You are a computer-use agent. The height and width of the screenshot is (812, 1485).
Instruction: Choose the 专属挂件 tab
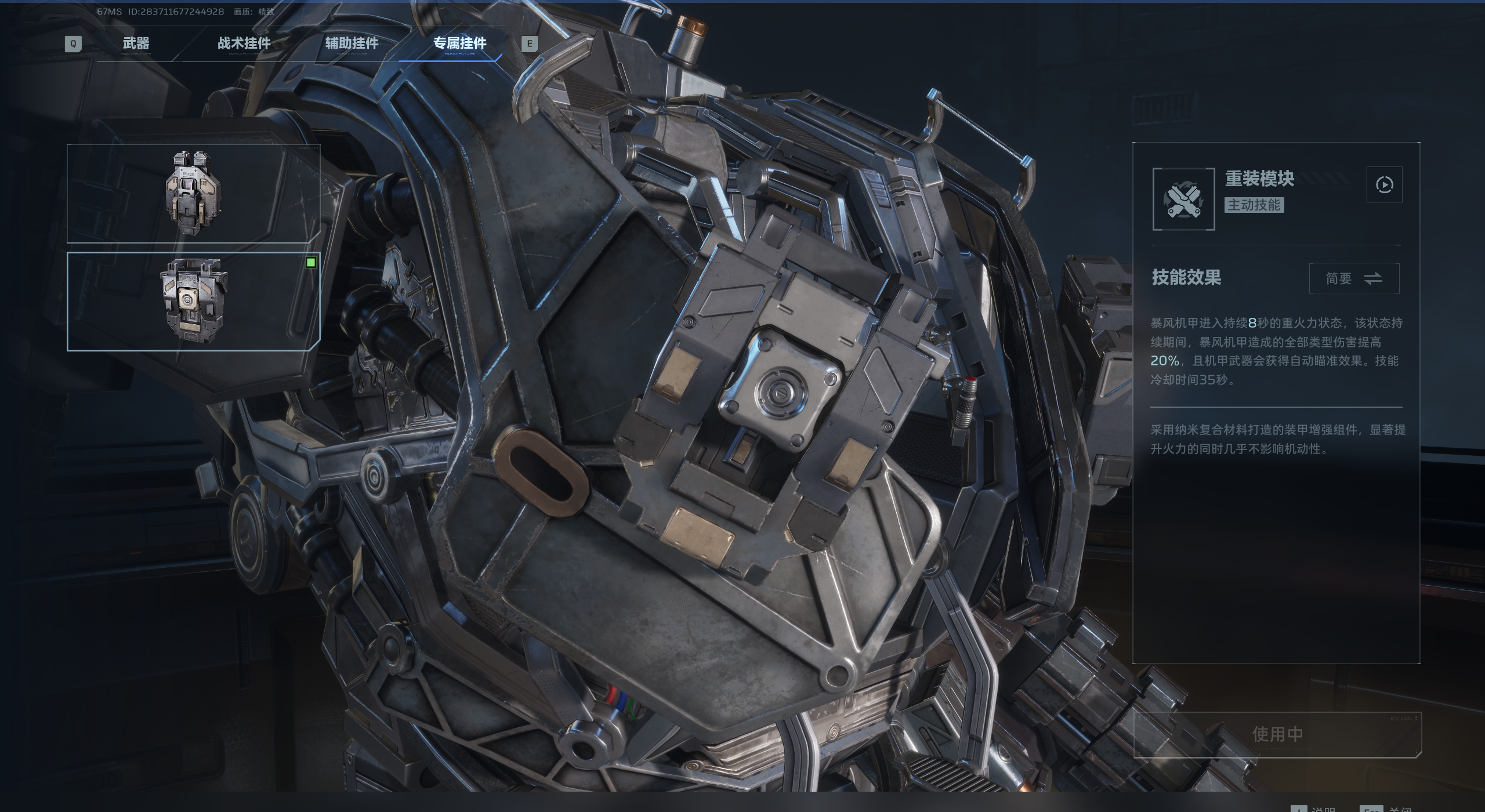[x=459, y=43]
